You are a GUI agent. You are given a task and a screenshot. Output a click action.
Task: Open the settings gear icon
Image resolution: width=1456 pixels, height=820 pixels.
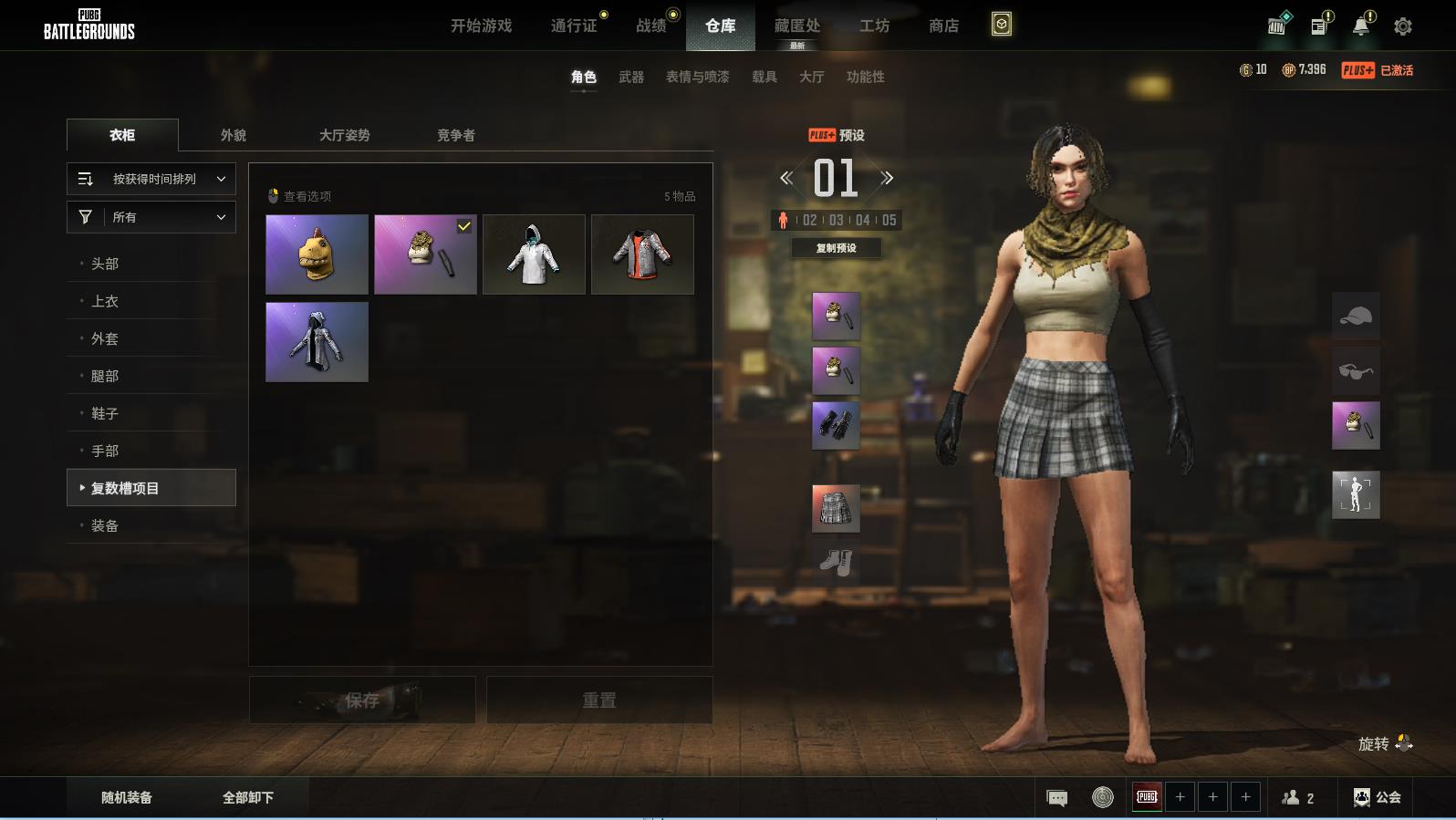click(1403, 26)
